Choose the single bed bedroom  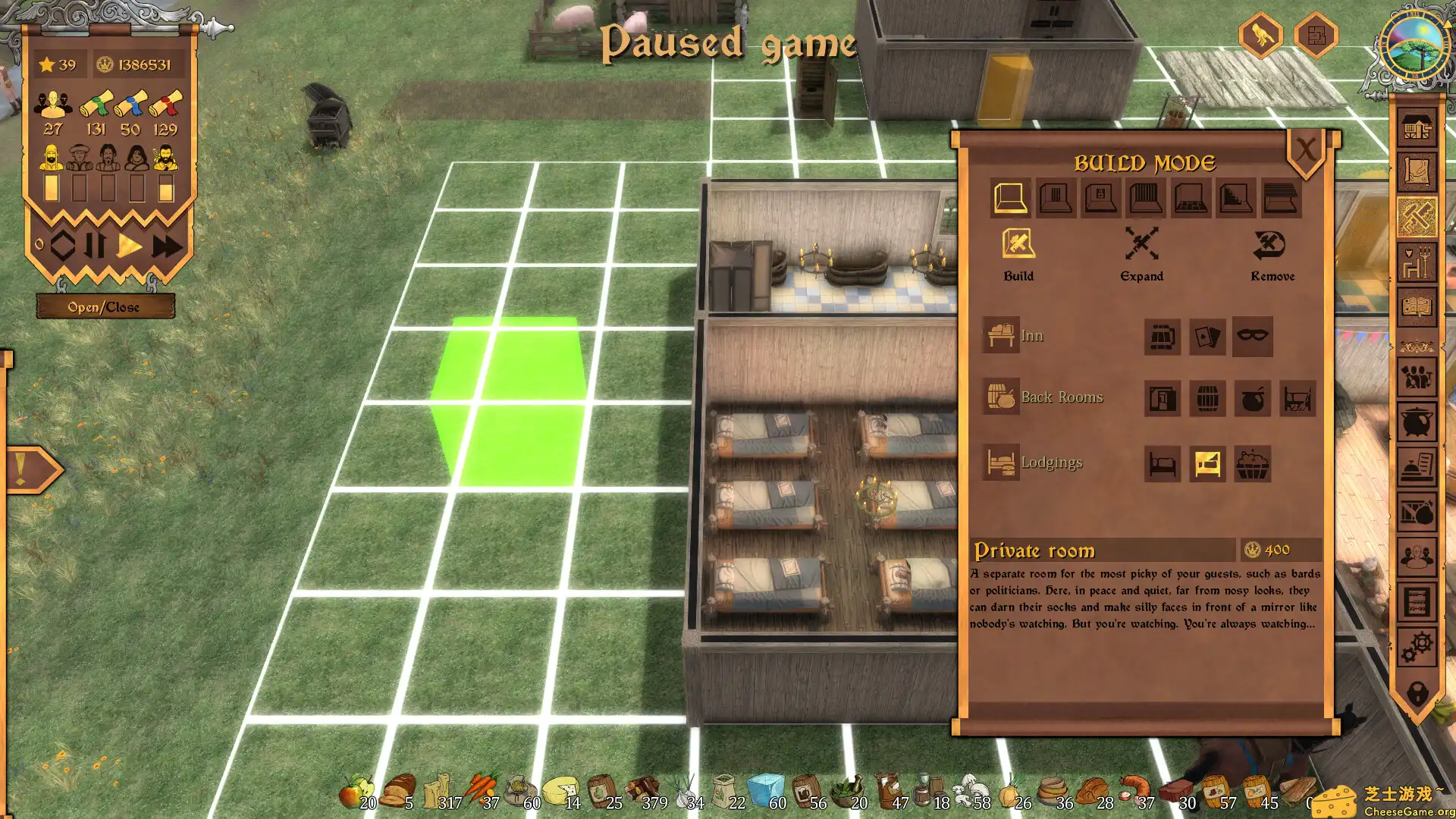[x=1162, y=463]
